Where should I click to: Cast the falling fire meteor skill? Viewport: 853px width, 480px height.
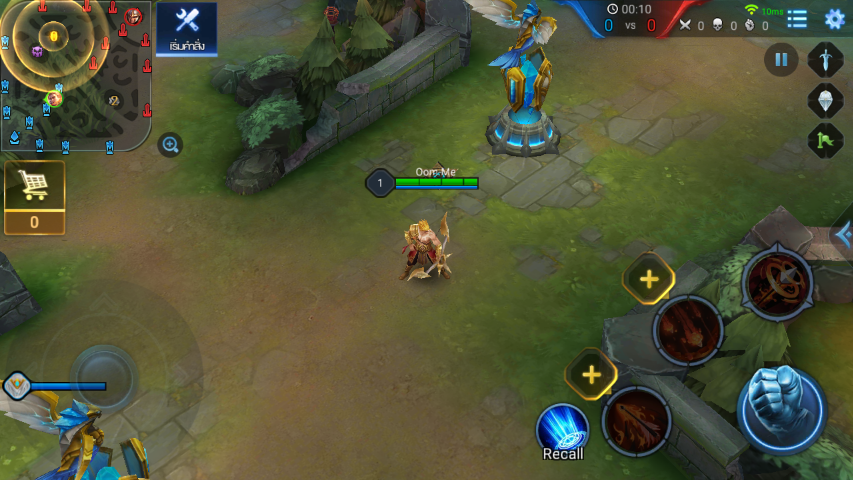688,330
